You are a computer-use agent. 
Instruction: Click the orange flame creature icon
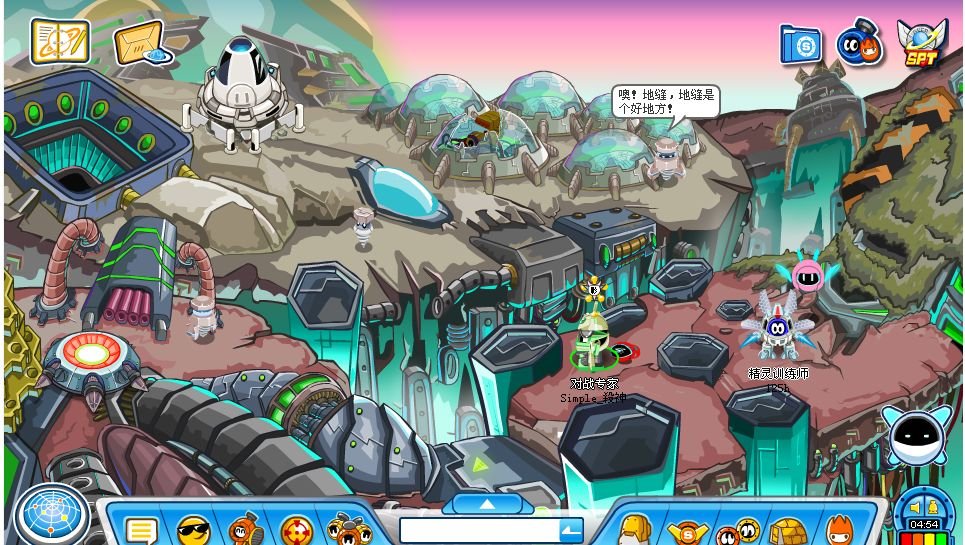(x=838, y=530)
